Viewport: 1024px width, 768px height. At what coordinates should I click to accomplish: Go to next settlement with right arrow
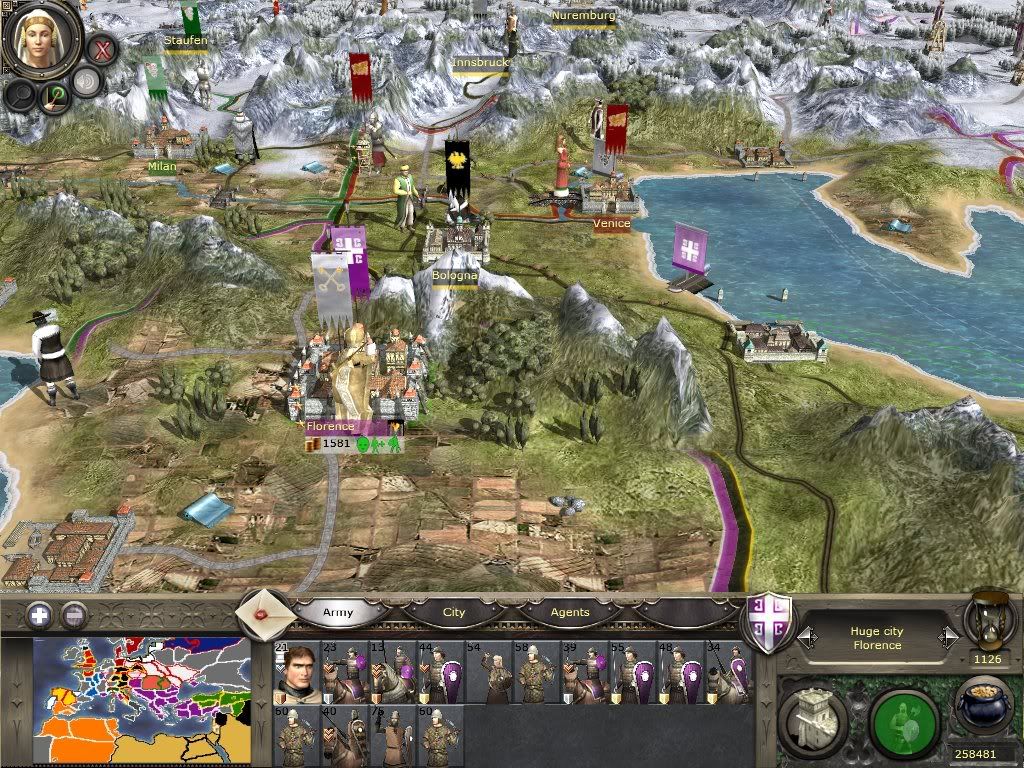click(948, 637)
